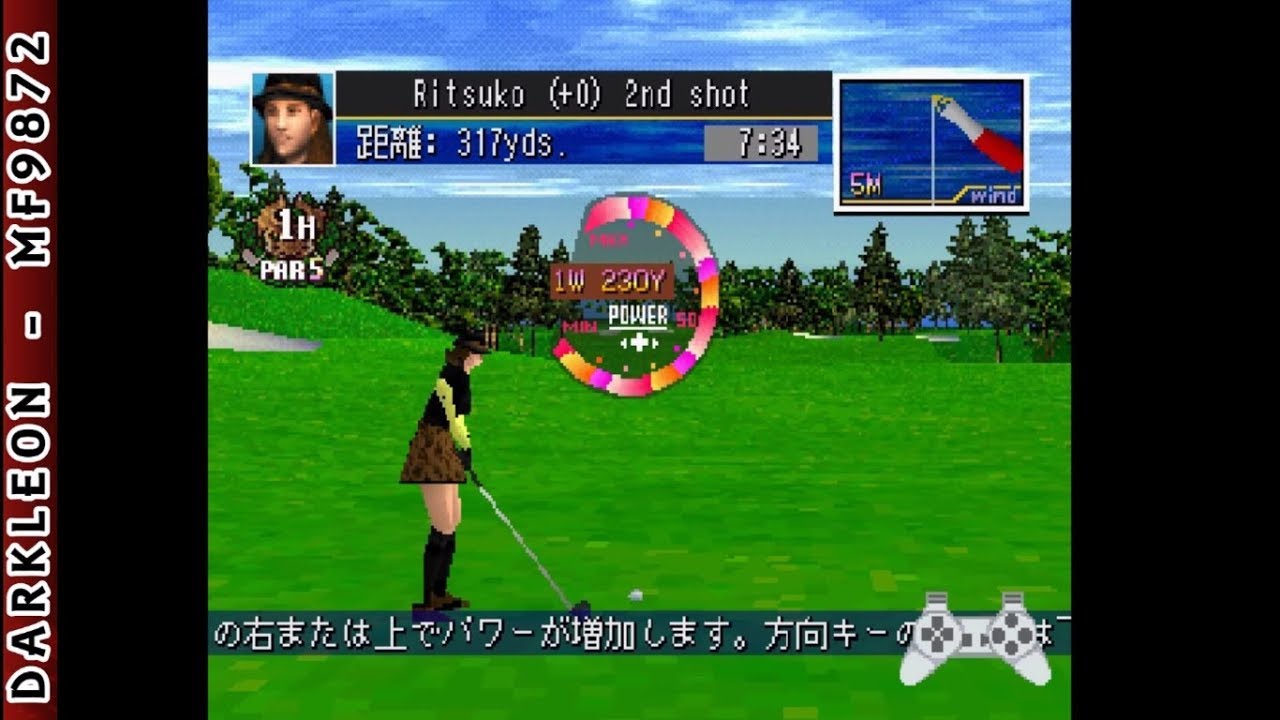This screenshot has width=1280, height=720.
Task: Click the 50 power percentage marker
Action: [686, 318]
